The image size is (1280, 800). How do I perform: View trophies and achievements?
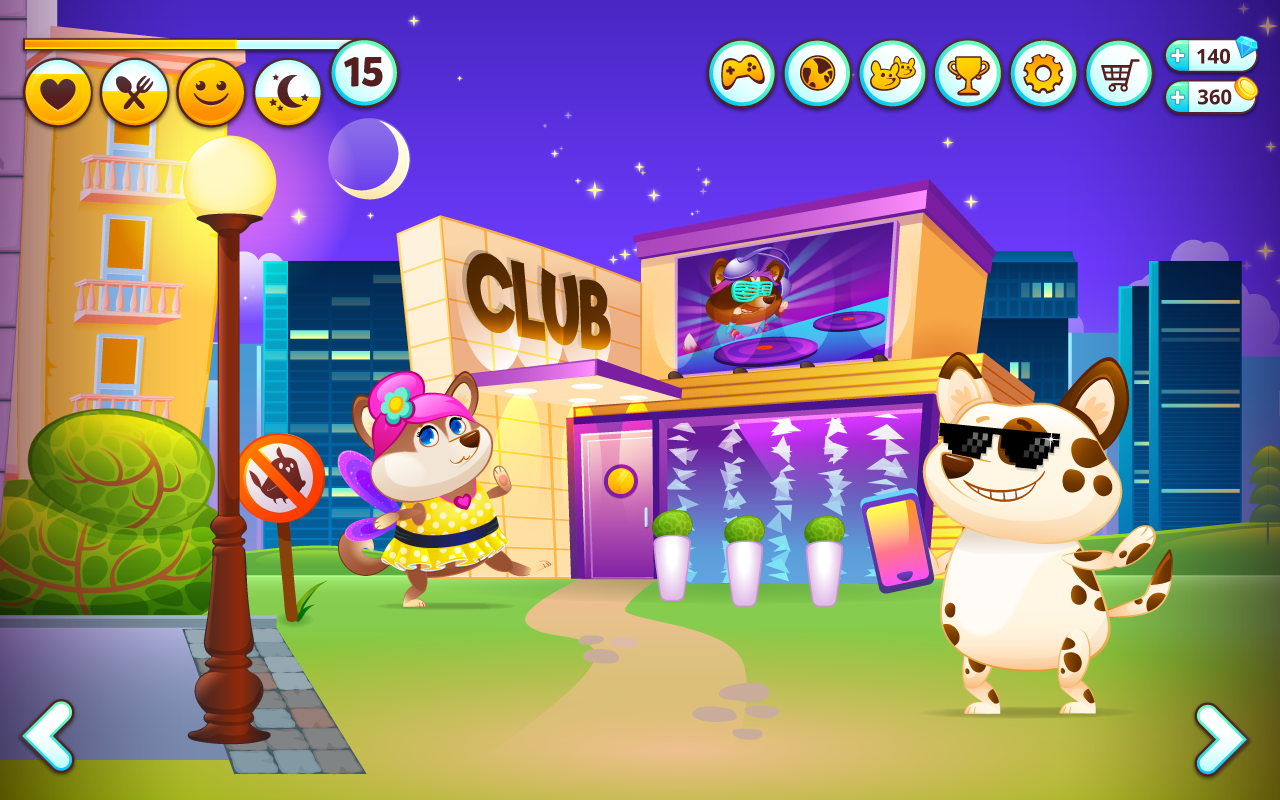tap(967, 72)
